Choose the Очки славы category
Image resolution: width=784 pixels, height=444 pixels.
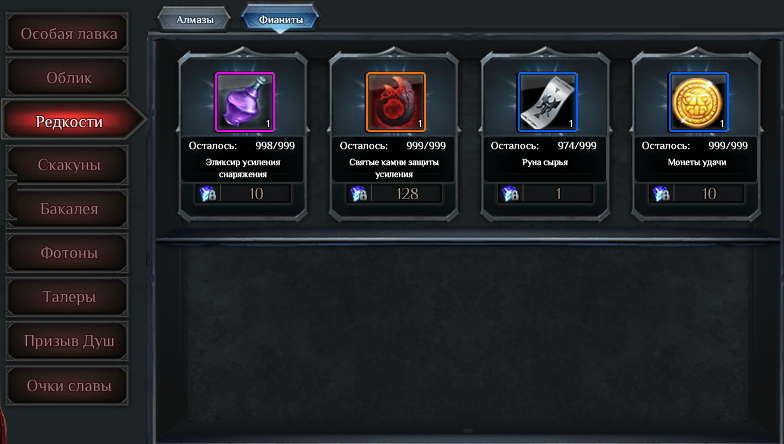[69, 385]
